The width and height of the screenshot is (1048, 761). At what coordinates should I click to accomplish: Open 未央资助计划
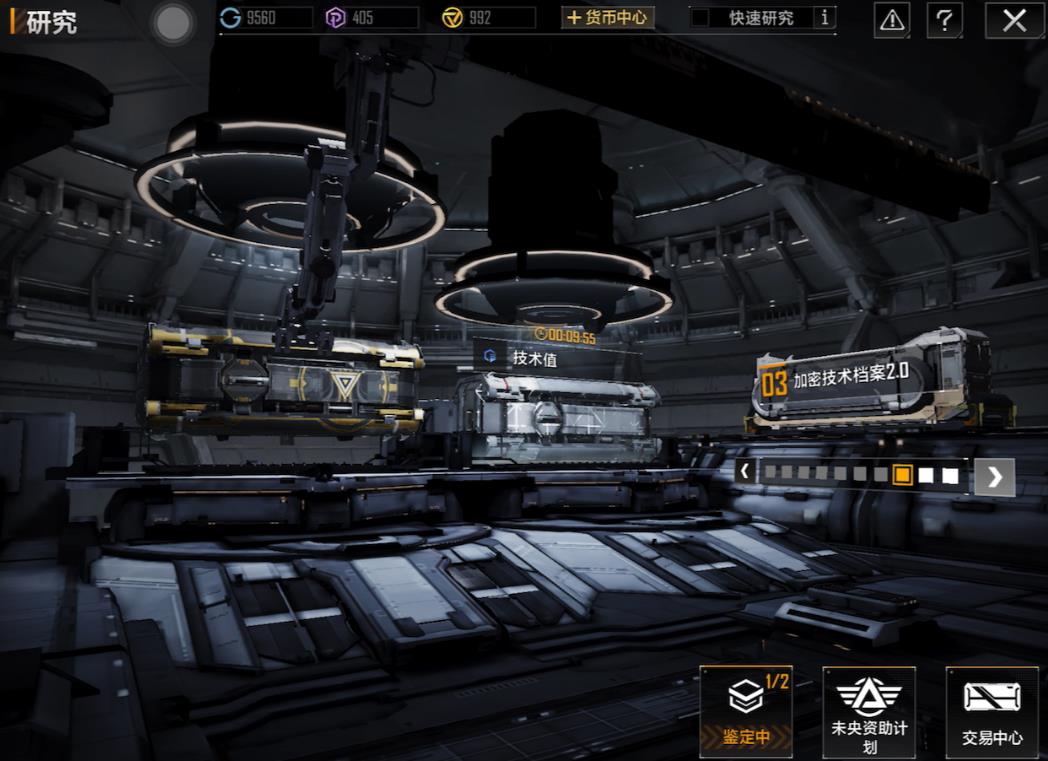tap(868, 711)
